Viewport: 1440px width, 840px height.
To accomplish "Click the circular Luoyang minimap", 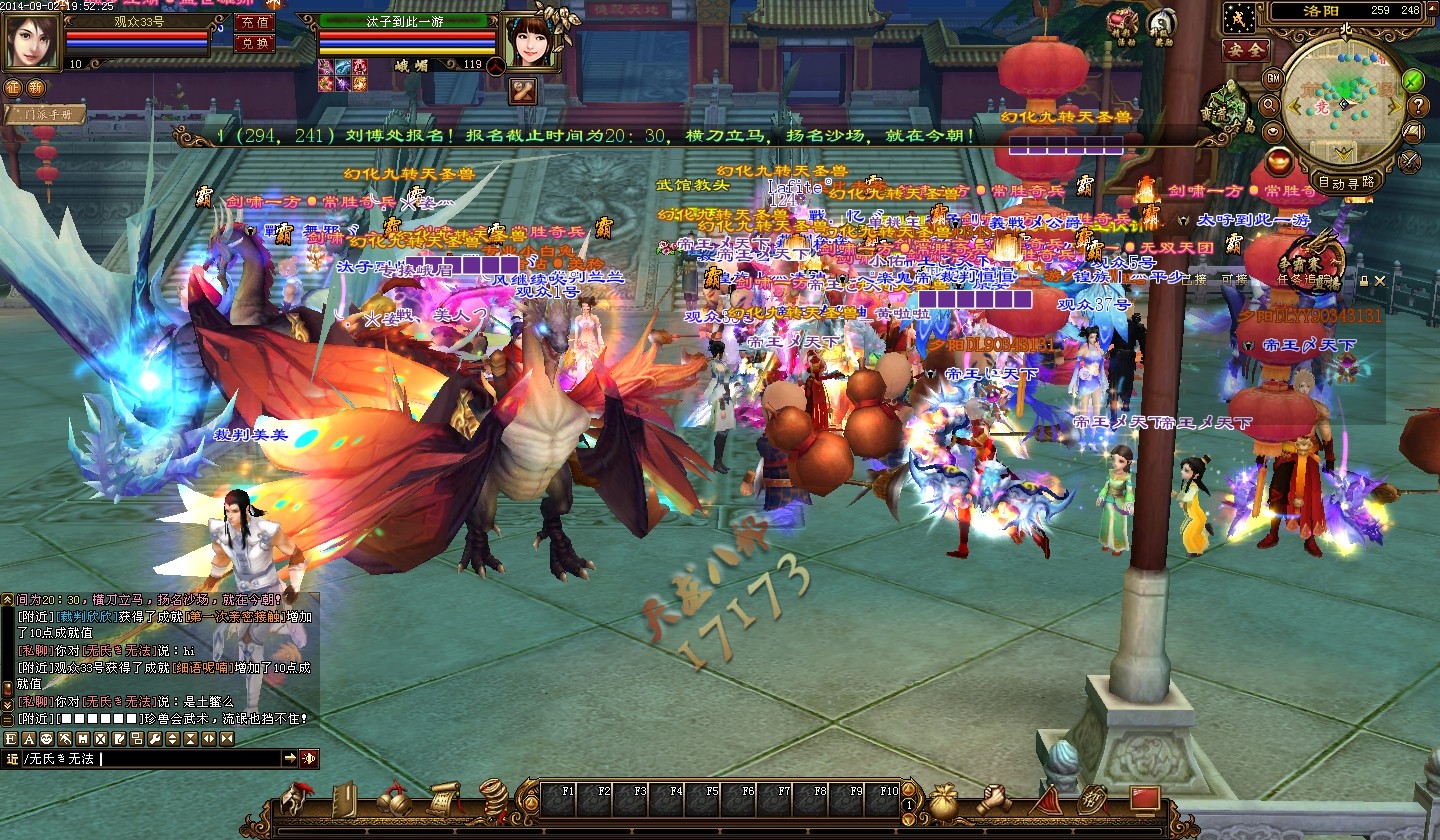I will tap(1344, 101).
